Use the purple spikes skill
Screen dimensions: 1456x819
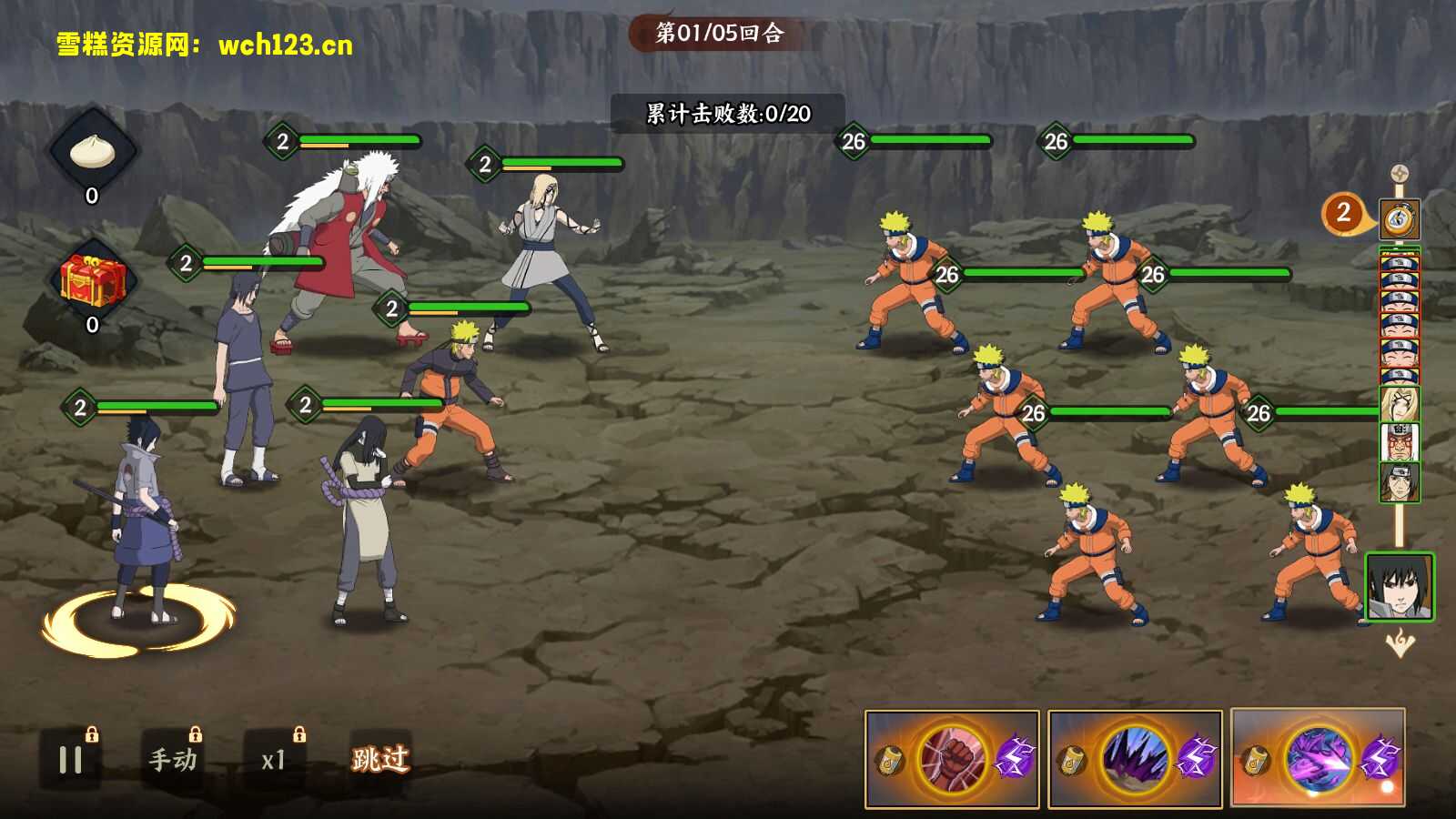[1135, 759]
